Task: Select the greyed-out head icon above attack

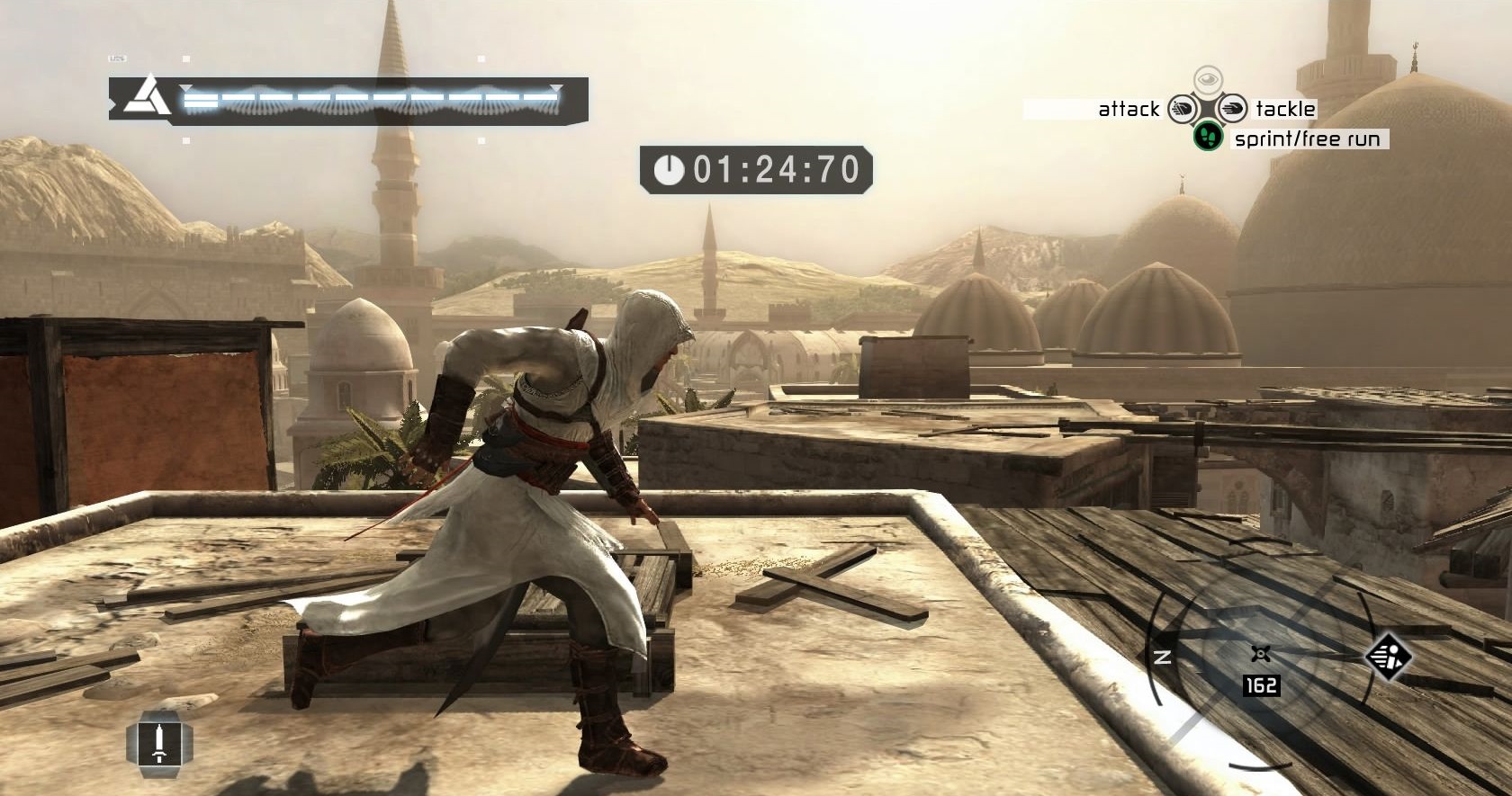Action: point(1208,80)
